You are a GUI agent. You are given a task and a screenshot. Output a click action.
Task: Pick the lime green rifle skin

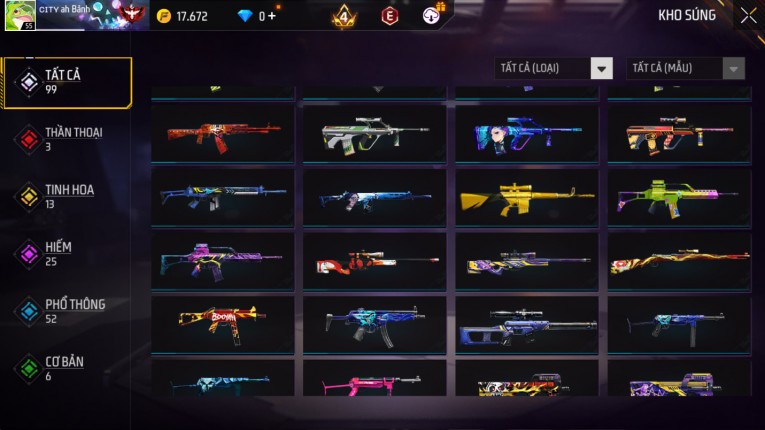(678, 197)
